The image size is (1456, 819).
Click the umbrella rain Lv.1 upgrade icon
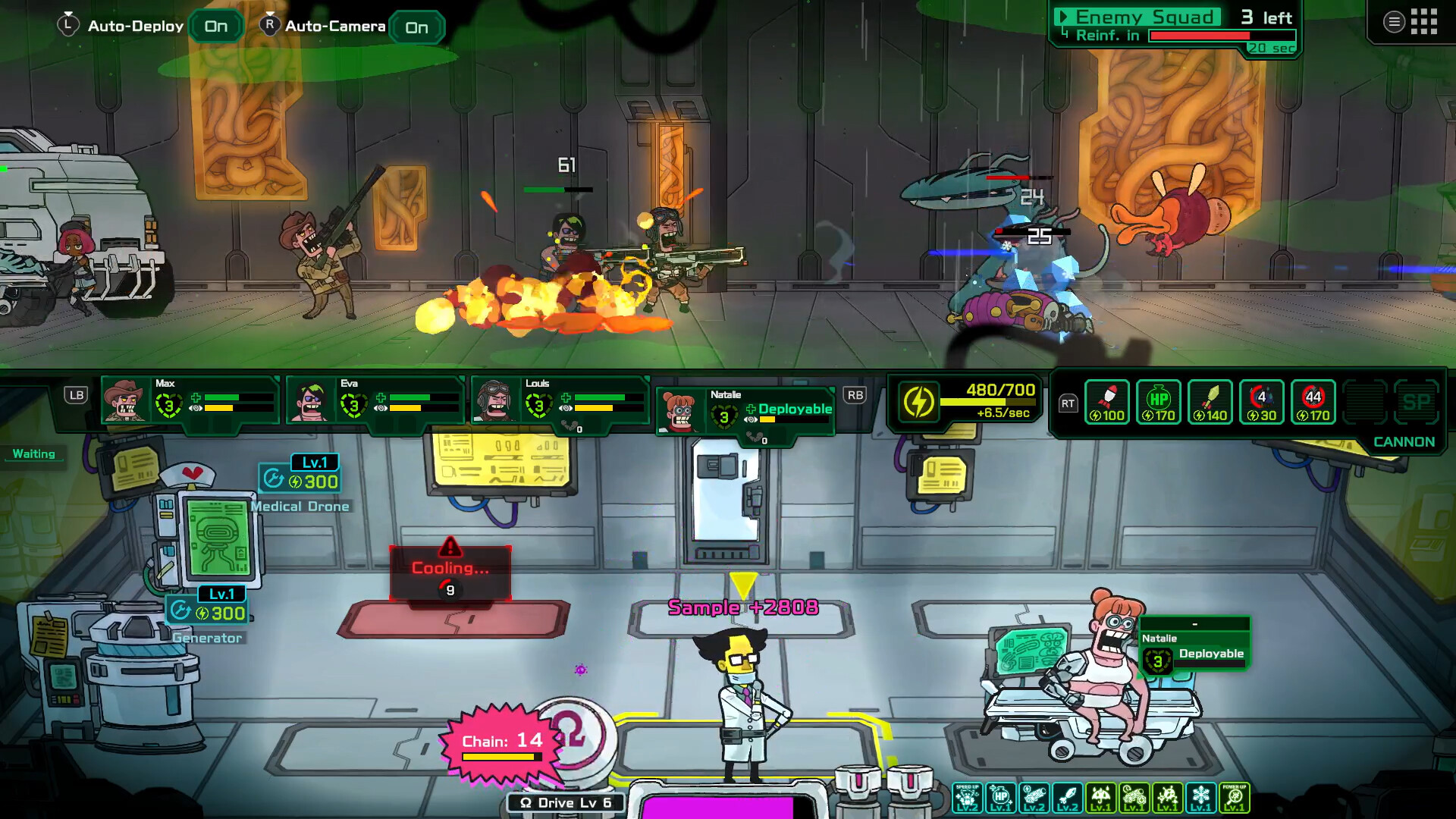[x=1101, y=798]
